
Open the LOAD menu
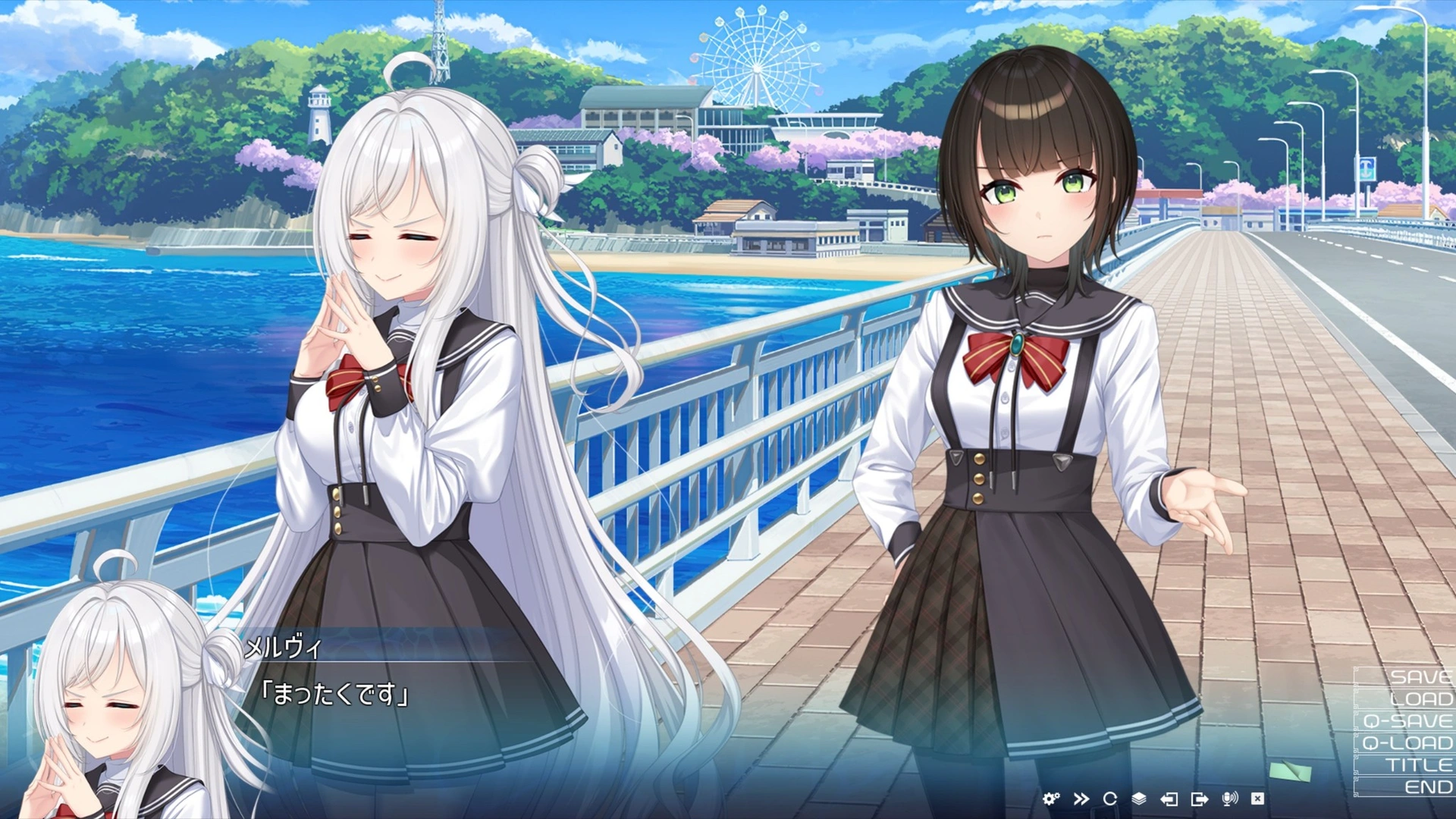click(1411, 699)
